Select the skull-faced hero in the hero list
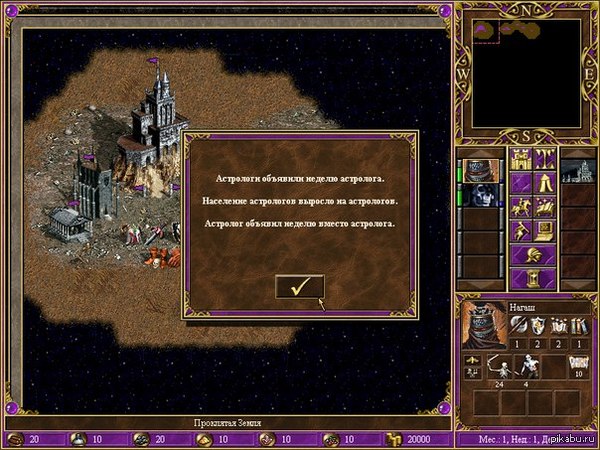Image resolution: width=600 pixels, height=450 pixels. click(x=482, y=196)
